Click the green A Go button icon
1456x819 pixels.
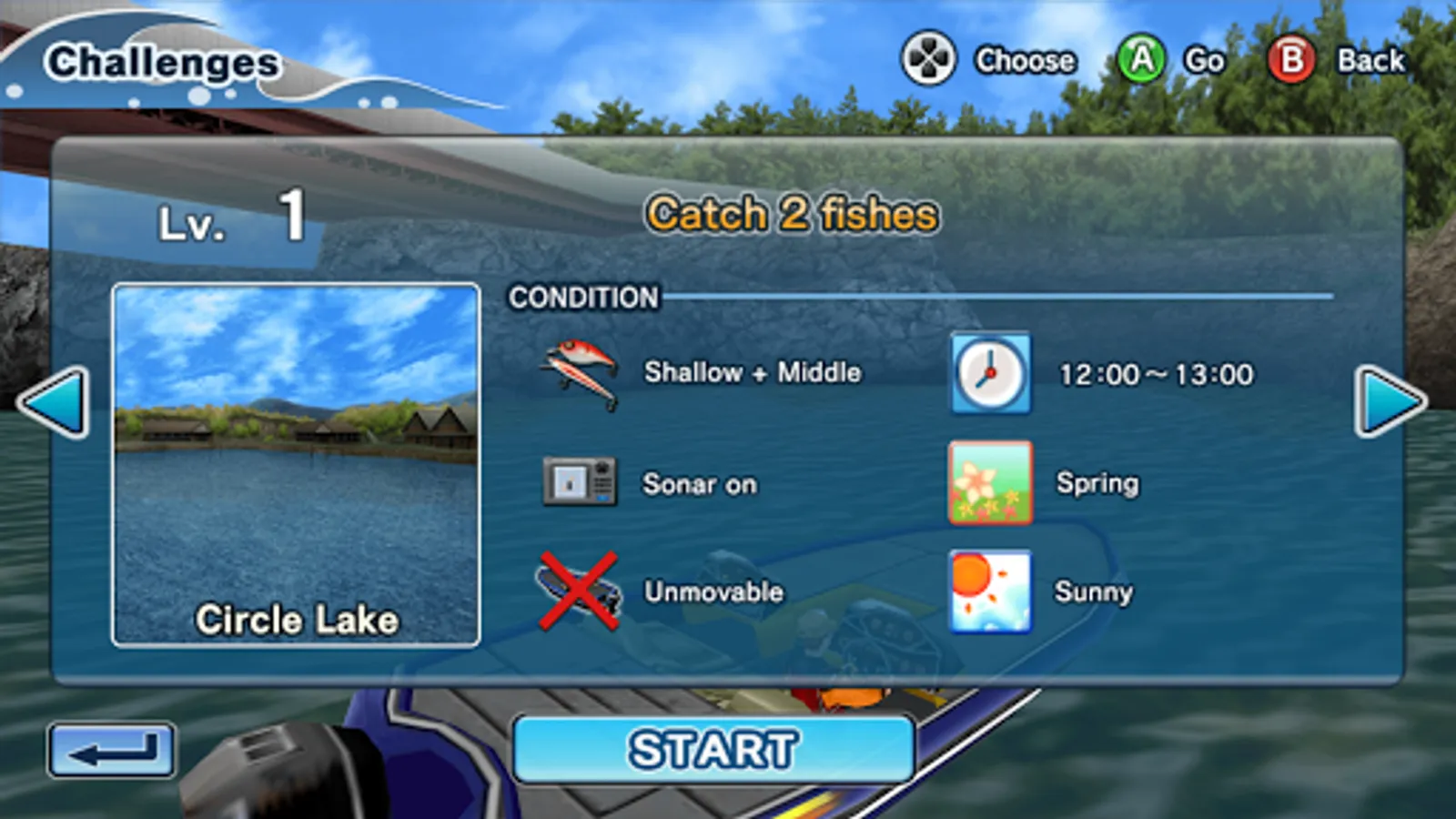point(1141,60)
